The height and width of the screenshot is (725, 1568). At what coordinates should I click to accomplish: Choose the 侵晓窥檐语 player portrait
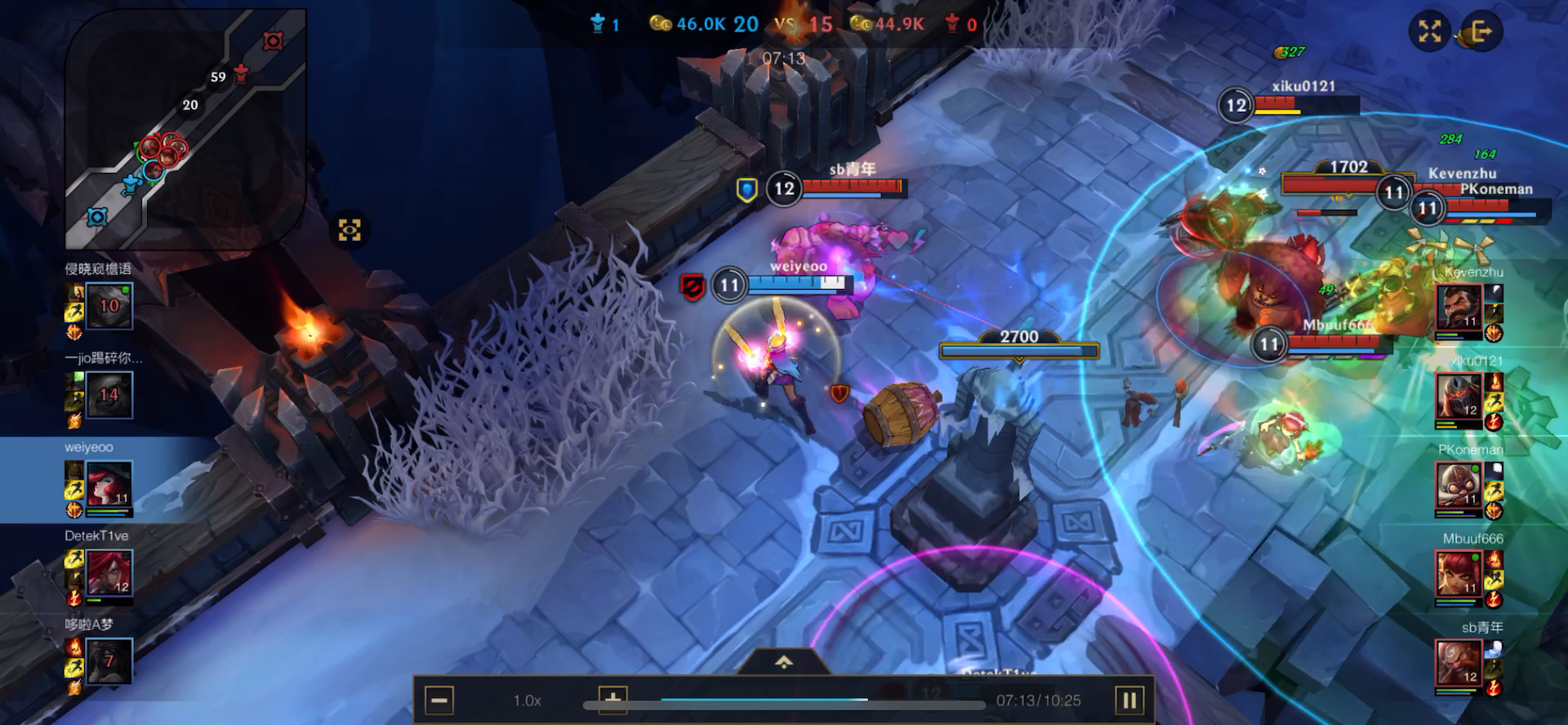pos(109,306)
